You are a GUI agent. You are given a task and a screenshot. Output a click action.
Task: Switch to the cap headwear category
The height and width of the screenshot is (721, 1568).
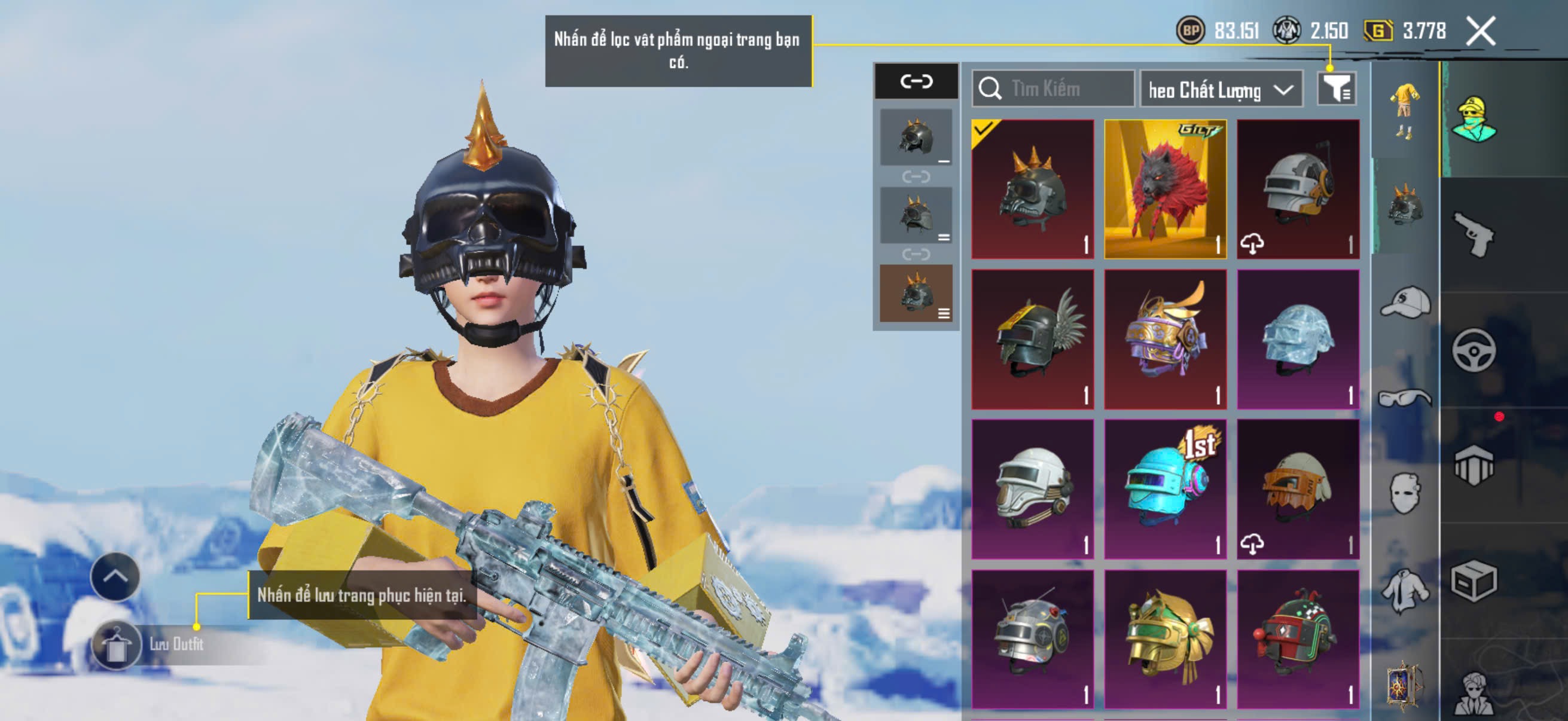click(1405, 303)
